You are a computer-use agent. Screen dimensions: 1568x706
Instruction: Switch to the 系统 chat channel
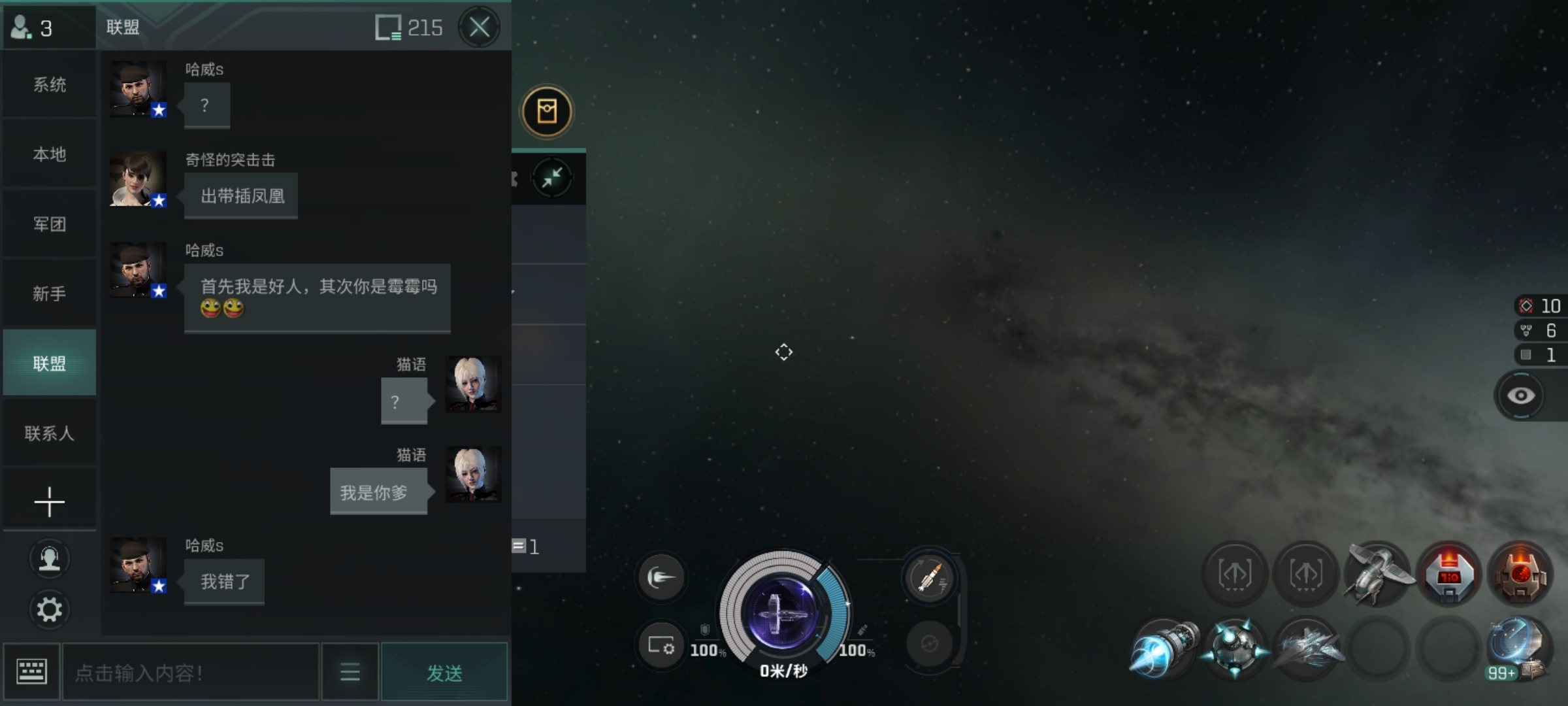tap(50, 85)
